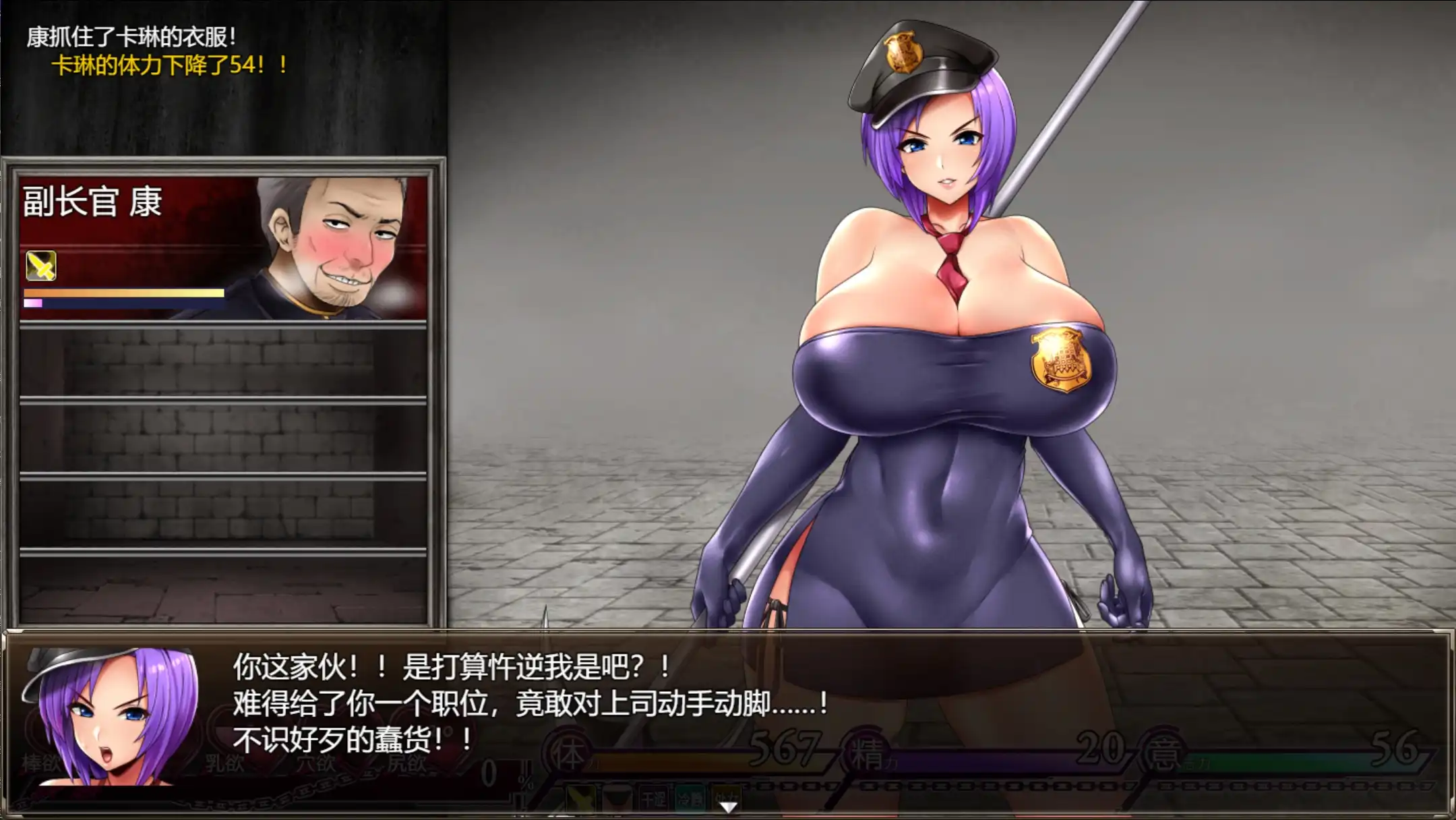The image size is (1456, 820).
Task: Select the teal 冷静 status effect icon
Action: (x=689, y=796)
